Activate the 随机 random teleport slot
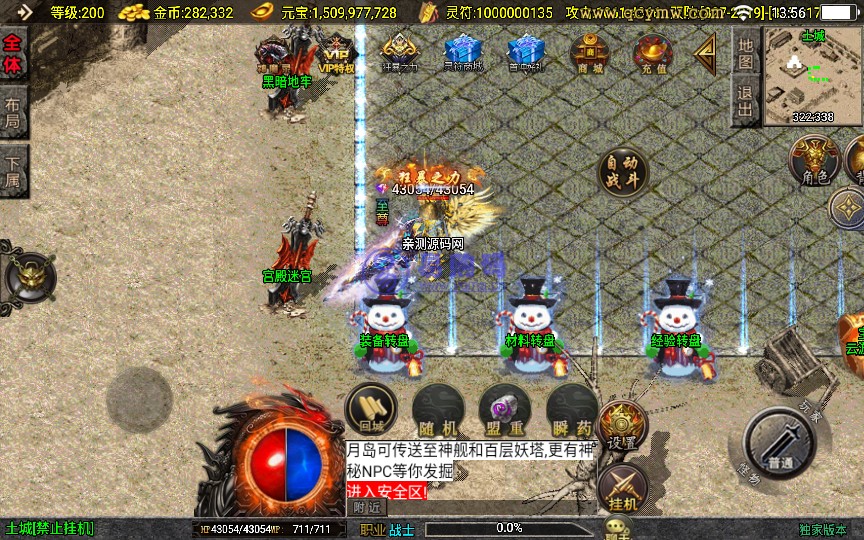The width and height of the screenshot is (864, 540). pyautogui.click(x=436, y=411)
